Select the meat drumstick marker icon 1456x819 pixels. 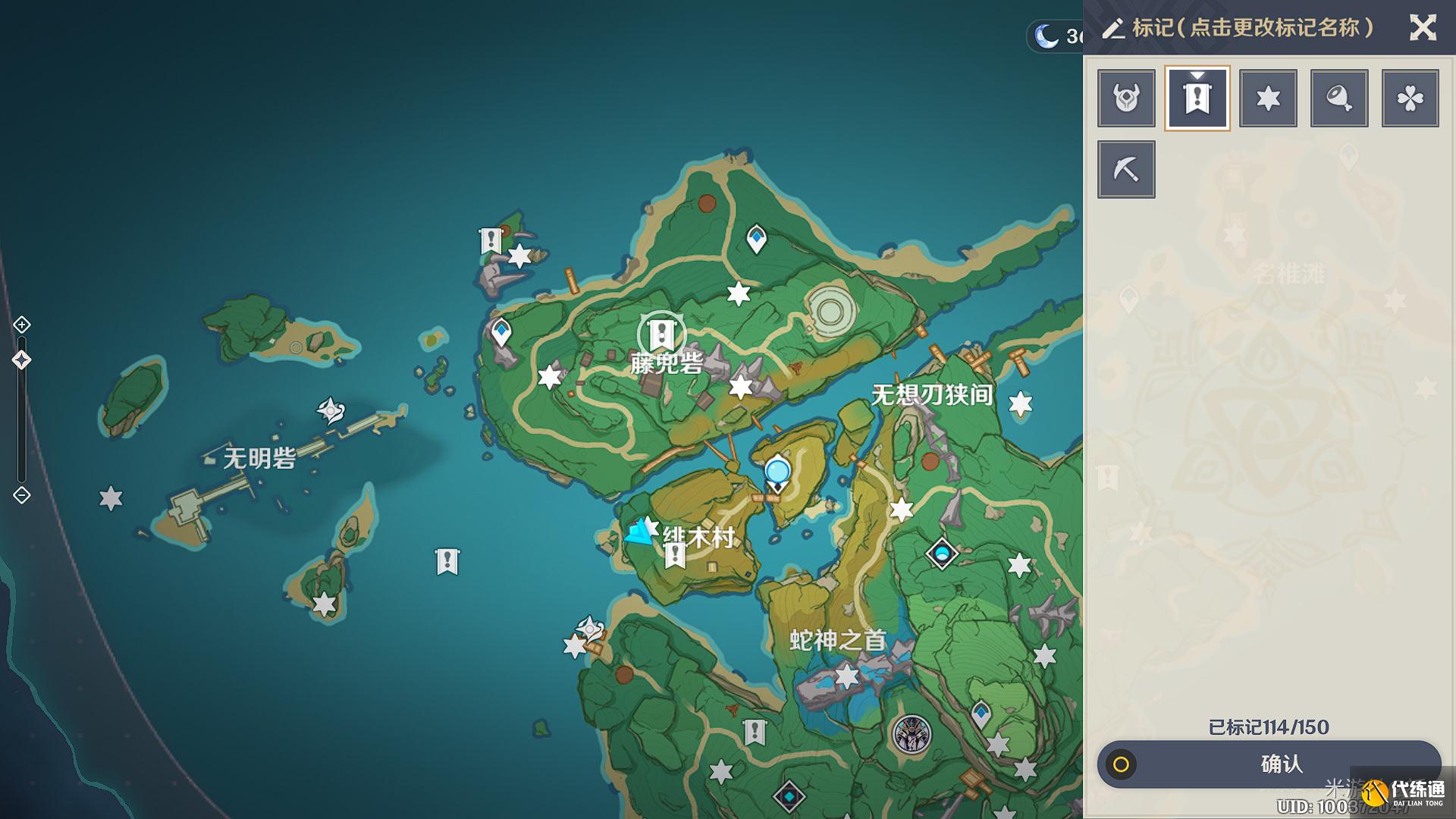1339,98
